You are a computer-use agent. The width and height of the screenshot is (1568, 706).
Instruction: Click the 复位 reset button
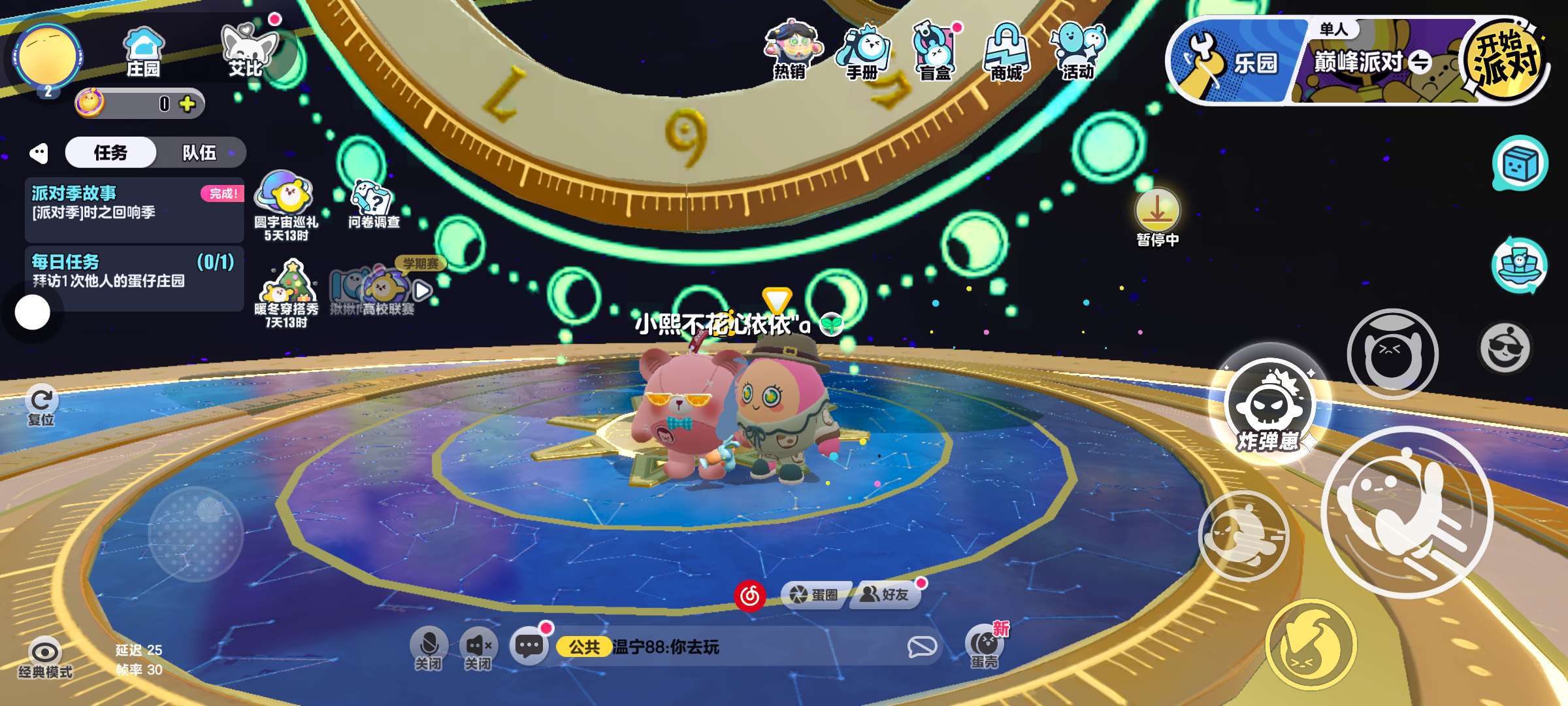[41, 405]
